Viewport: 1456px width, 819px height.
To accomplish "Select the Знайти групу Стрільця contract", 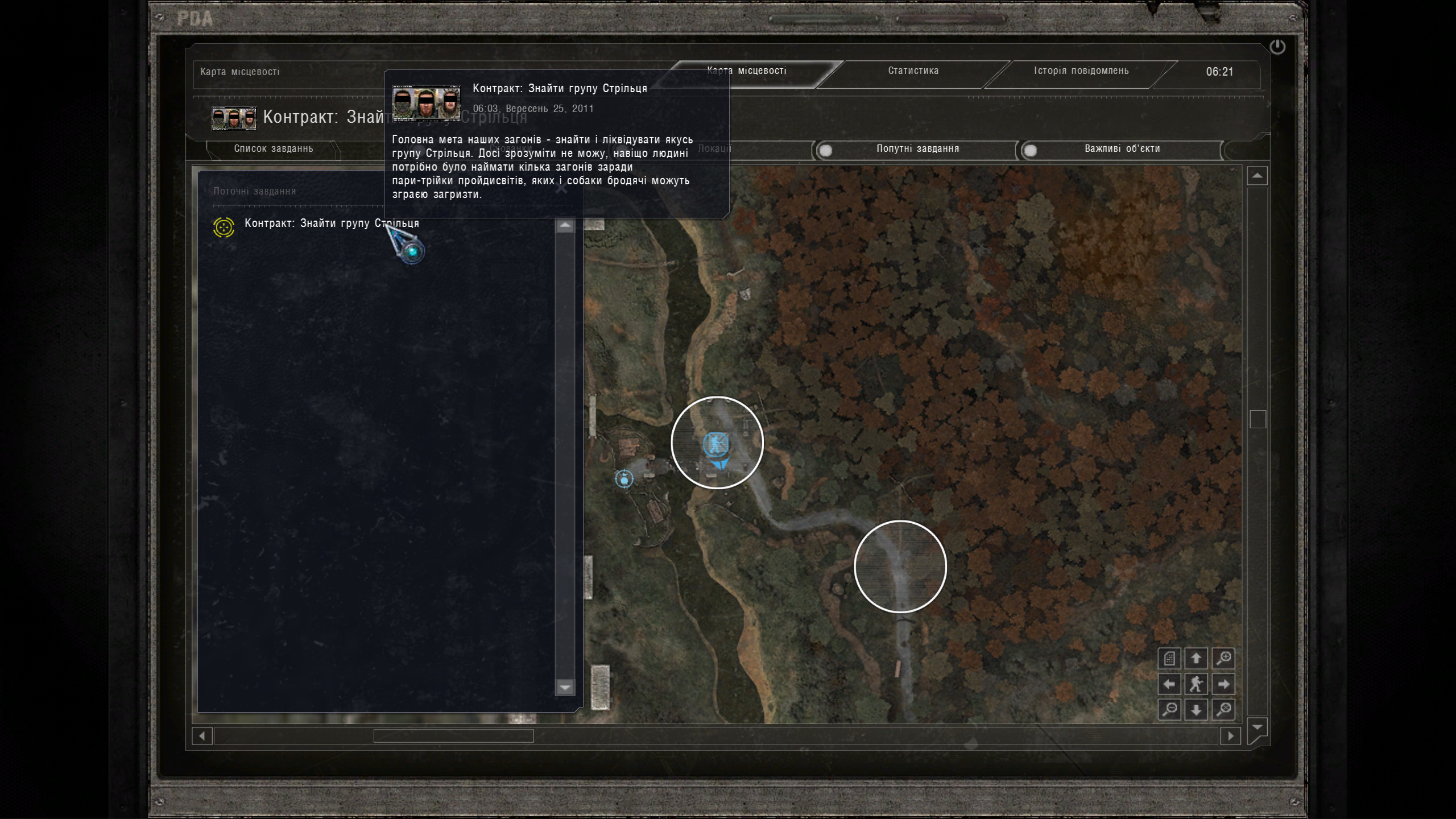I will (331, 224).
